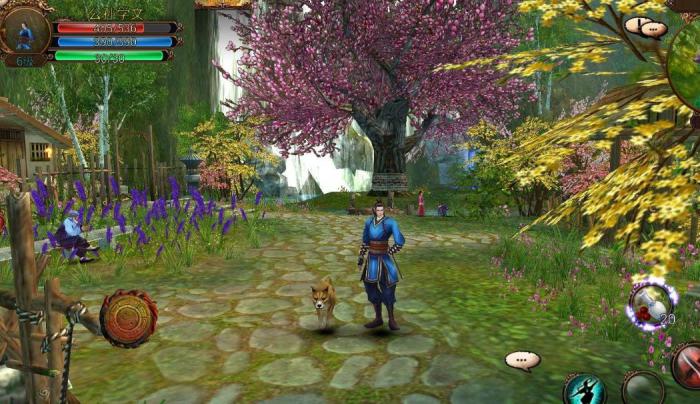Activate the teal warrior silhouette skill

point(584,390)
